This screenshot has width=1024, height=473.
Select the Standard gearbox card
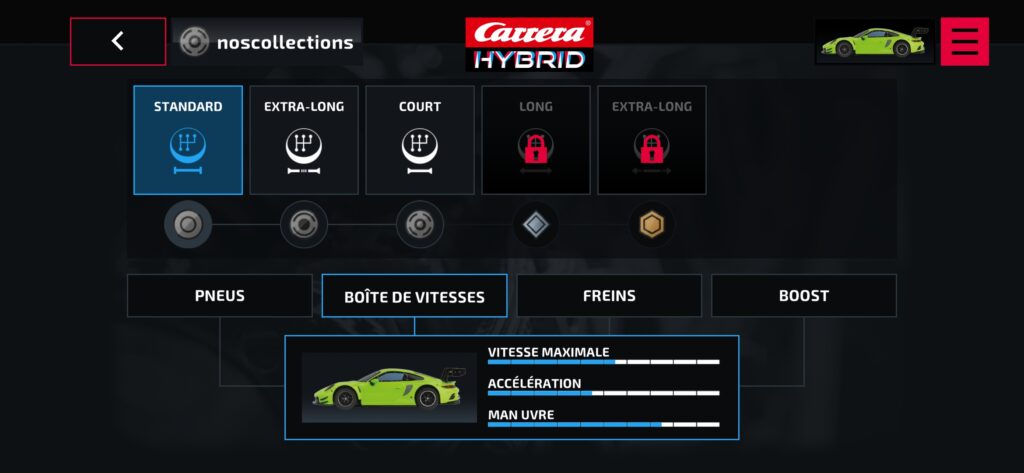(x=188, y=140)
